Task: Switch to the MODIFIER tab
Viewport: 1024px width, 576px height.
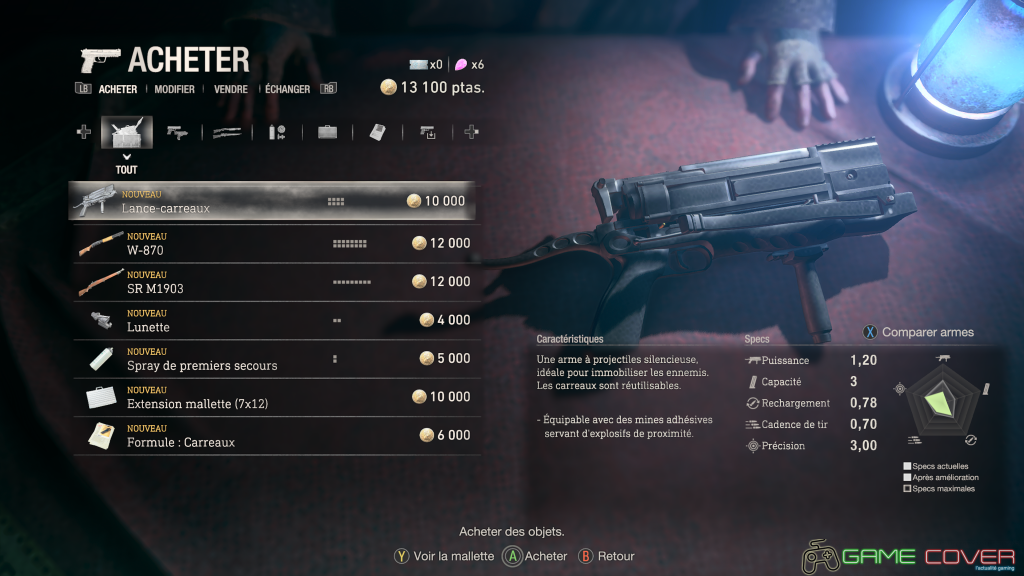Action: pyautogui.click(x=174, y=89)
